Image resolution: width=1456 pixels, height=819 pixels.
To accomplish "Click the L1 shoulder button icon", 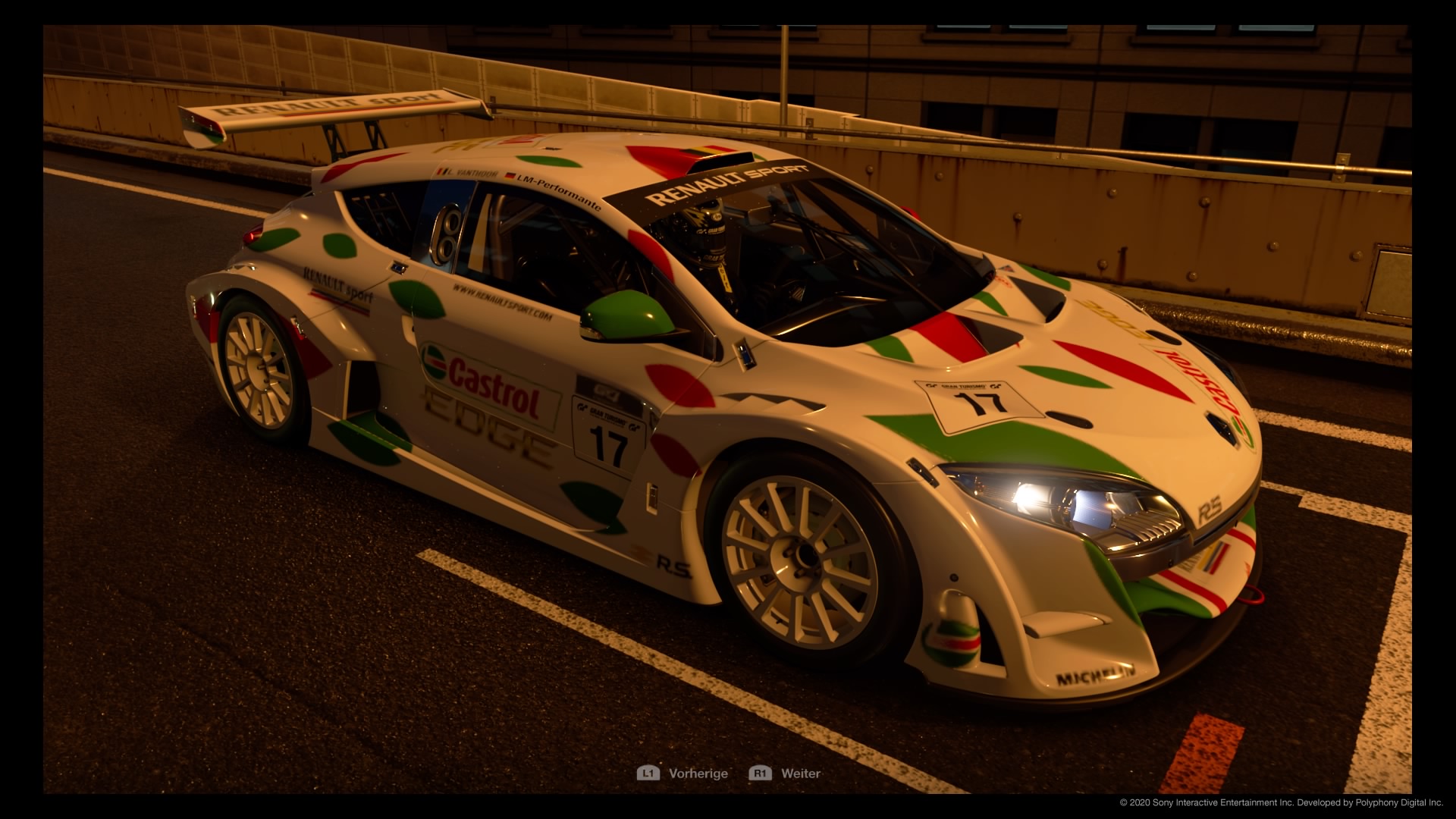I will 648,773.
